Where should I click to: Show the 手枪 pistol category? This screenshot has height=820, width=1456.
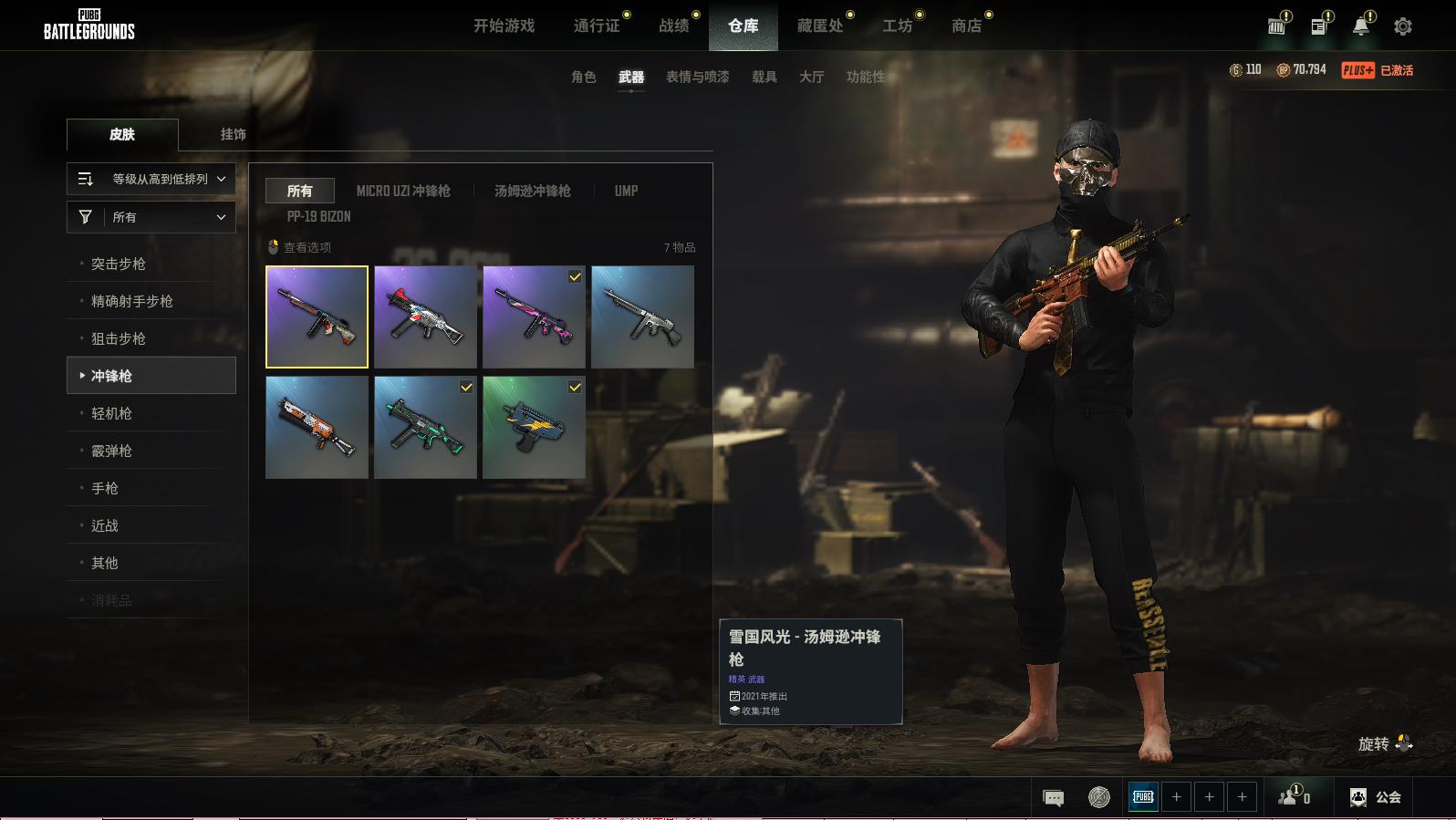coord(105,488)
